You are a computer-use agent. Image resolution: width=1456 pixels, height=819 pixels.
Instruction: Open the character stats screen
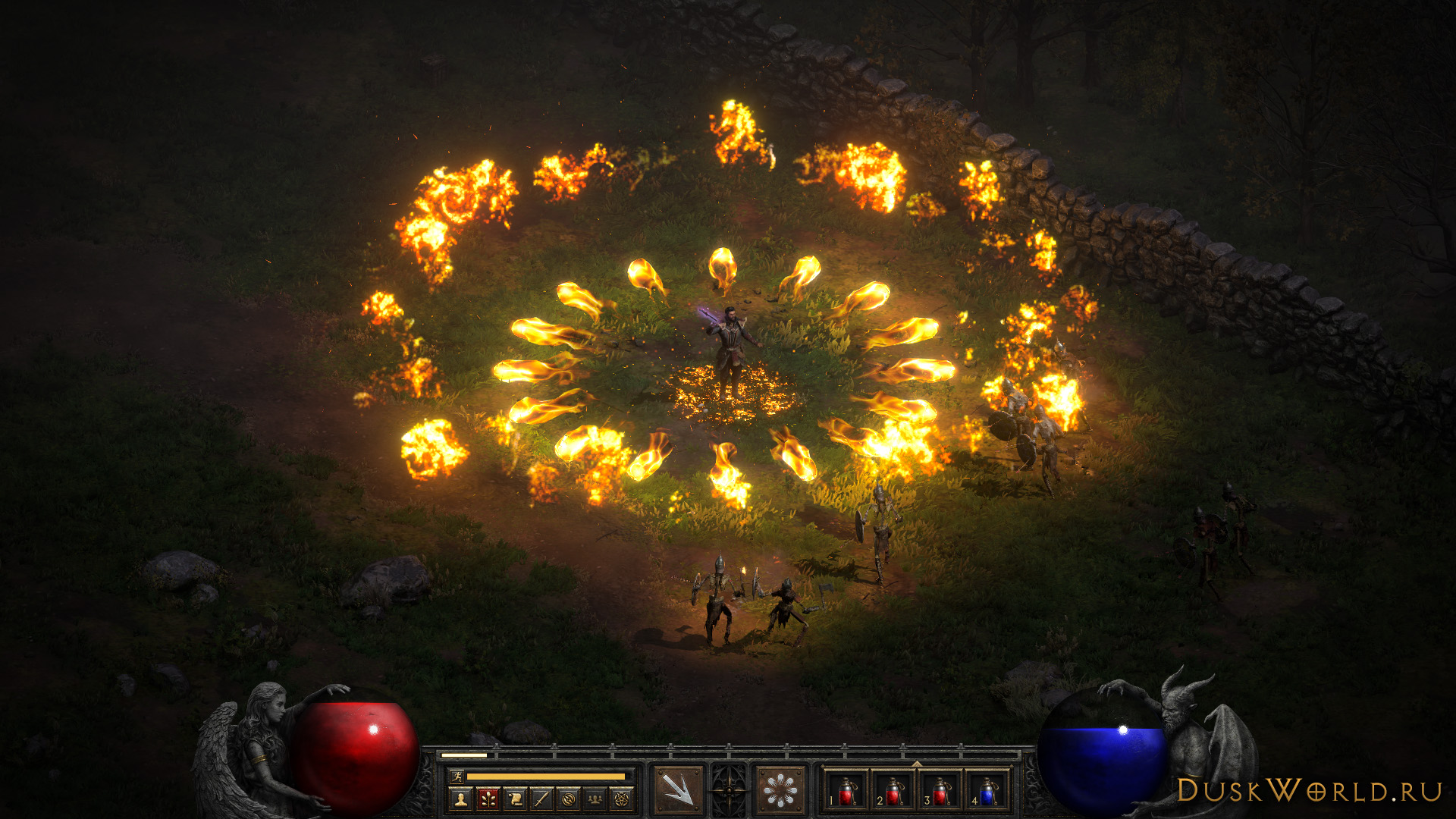click(x=460, y=799)
